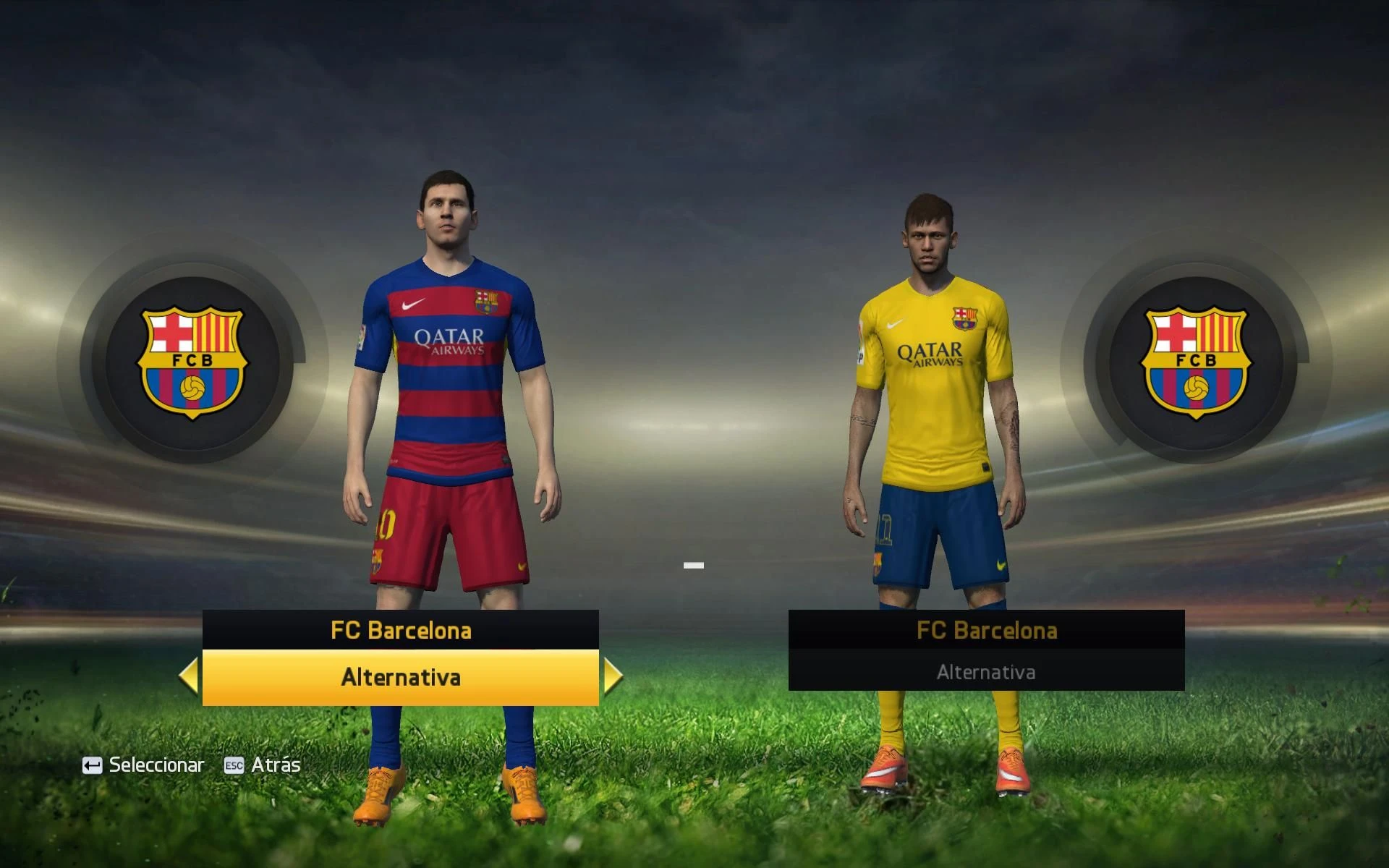Screen dimensions: 1389x868
Task: Select the Alternativa kit for away team
Action: 986,671
